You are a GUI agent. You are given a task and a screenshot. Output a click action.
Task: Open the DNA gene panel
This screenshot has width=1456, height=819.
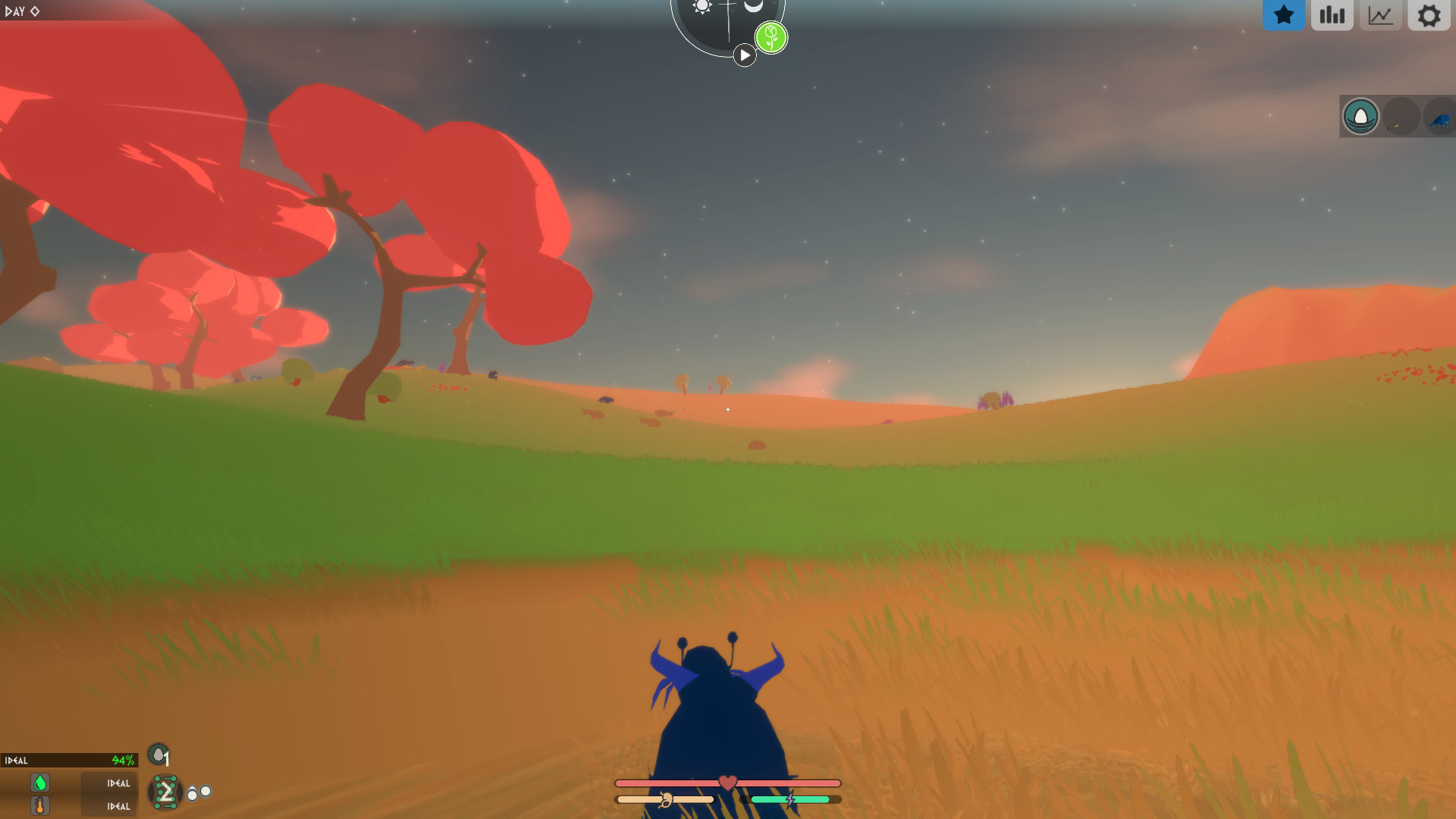click(x=166, y=792)
